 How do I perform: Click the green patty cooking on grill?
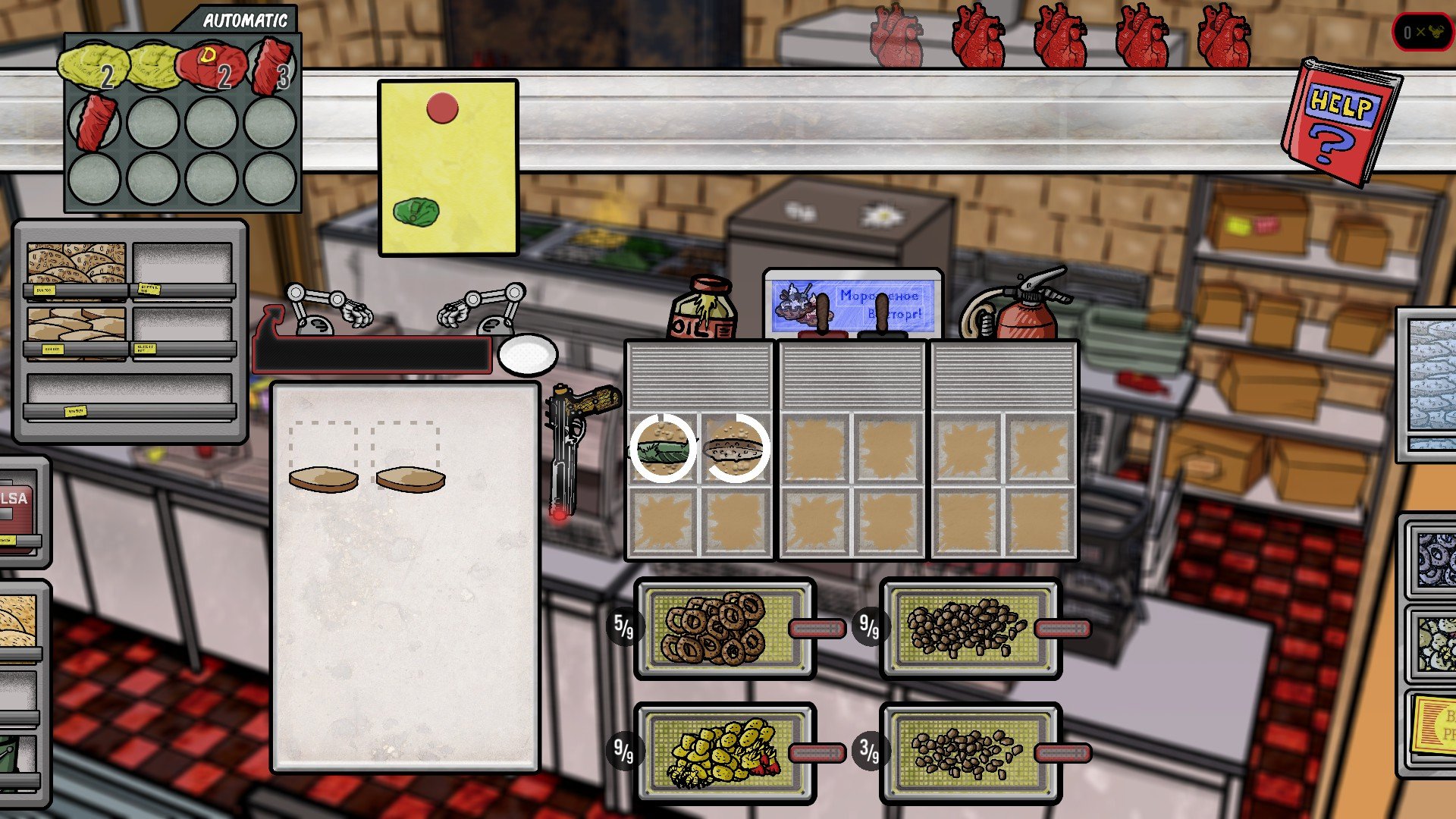[x=664, y=448]
